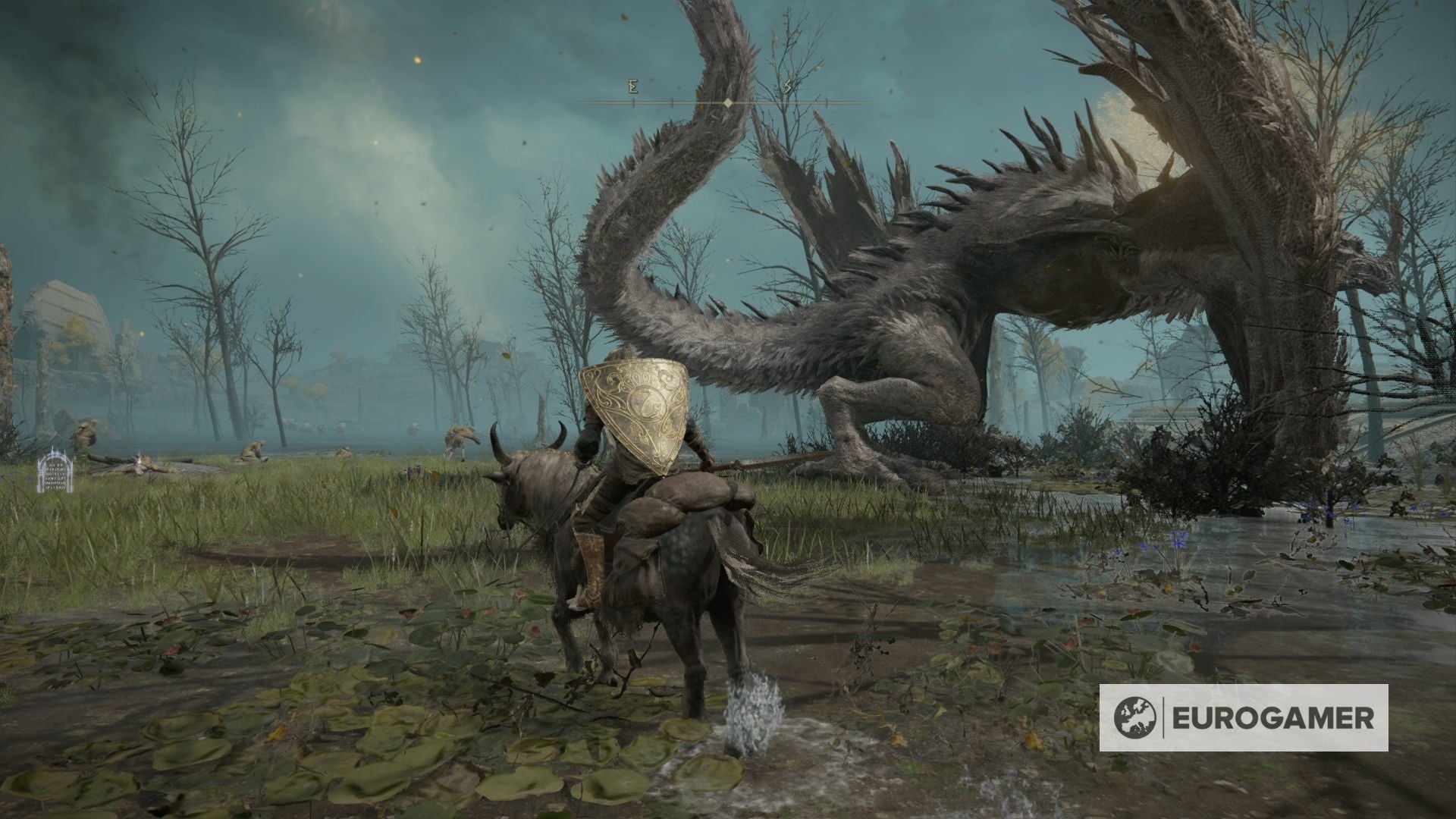
Task: Click the East rune on the compass
Action: point(632,87)
